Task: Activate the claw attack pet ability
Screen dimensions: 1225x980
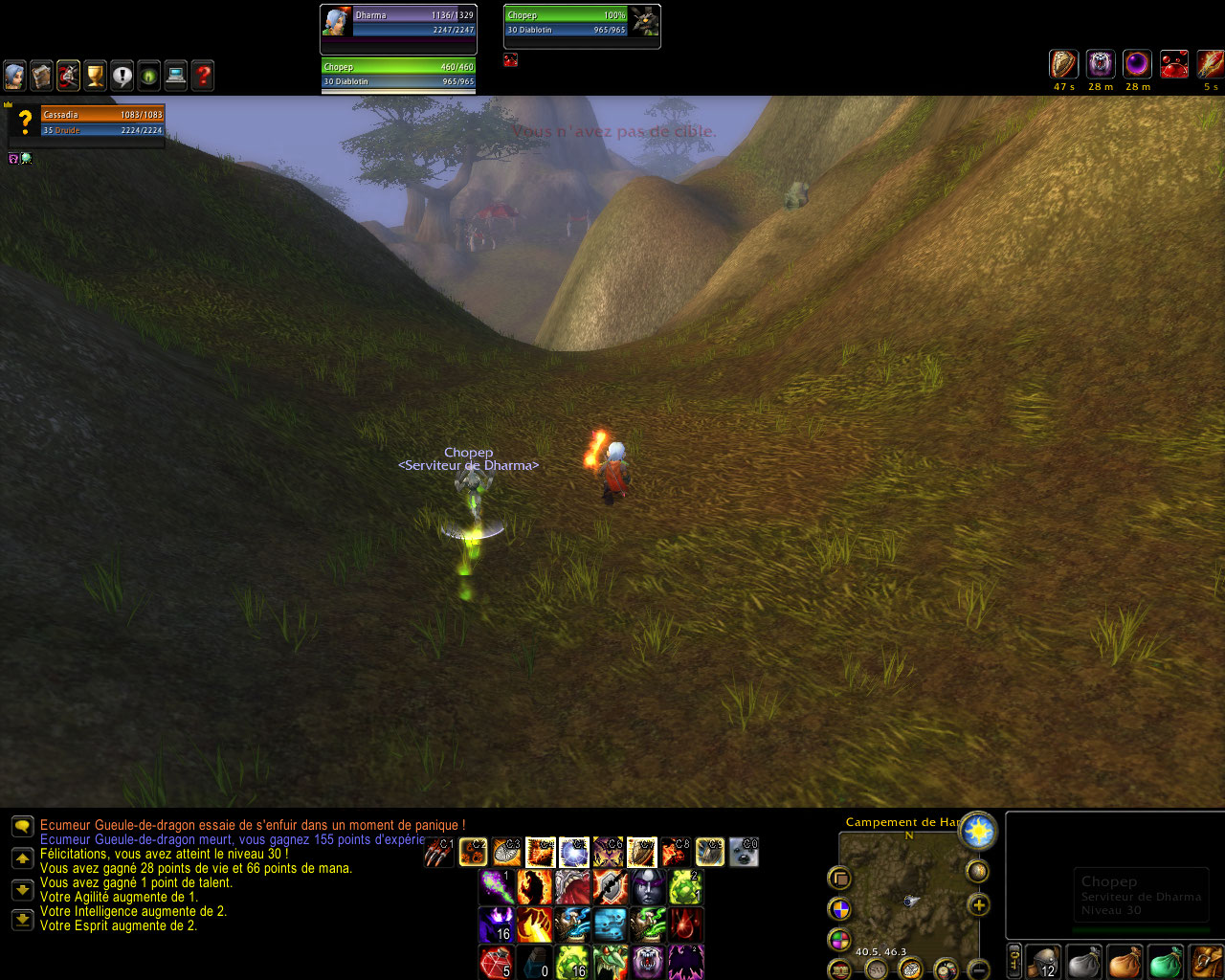Action: click(x=439, y=852)
